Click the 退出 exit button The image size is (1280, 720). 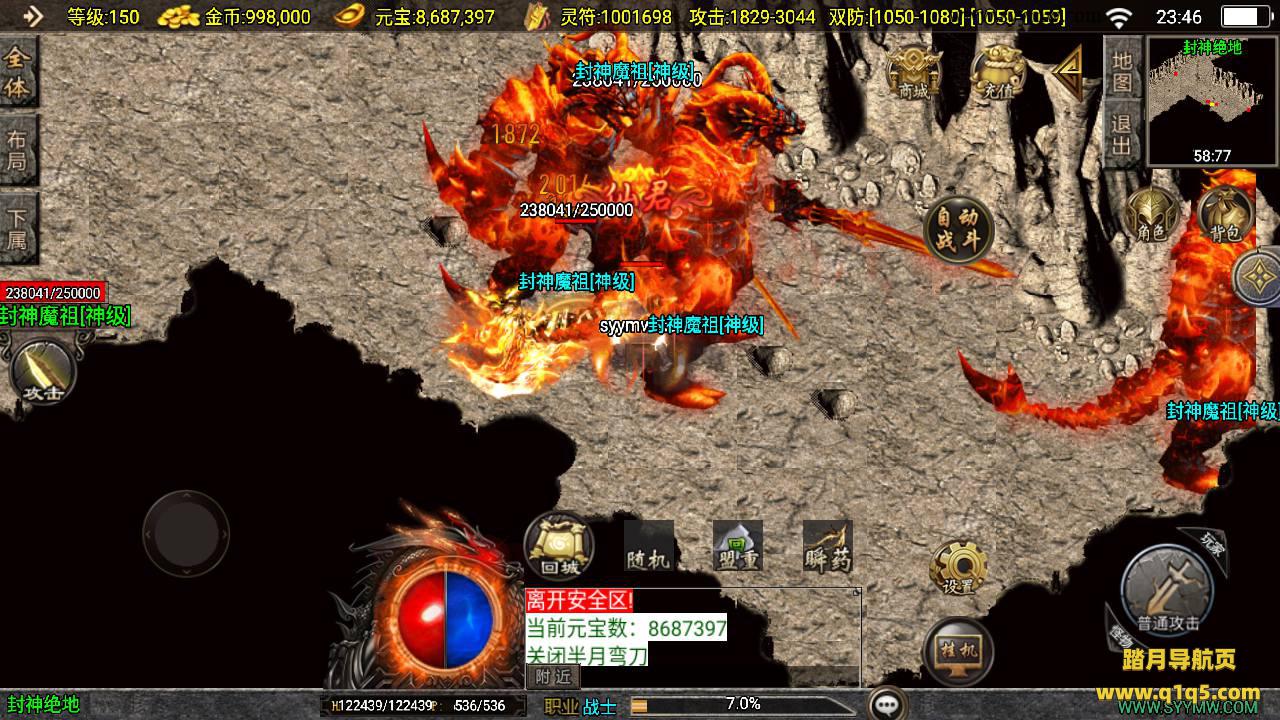(x=1122, y=135)
